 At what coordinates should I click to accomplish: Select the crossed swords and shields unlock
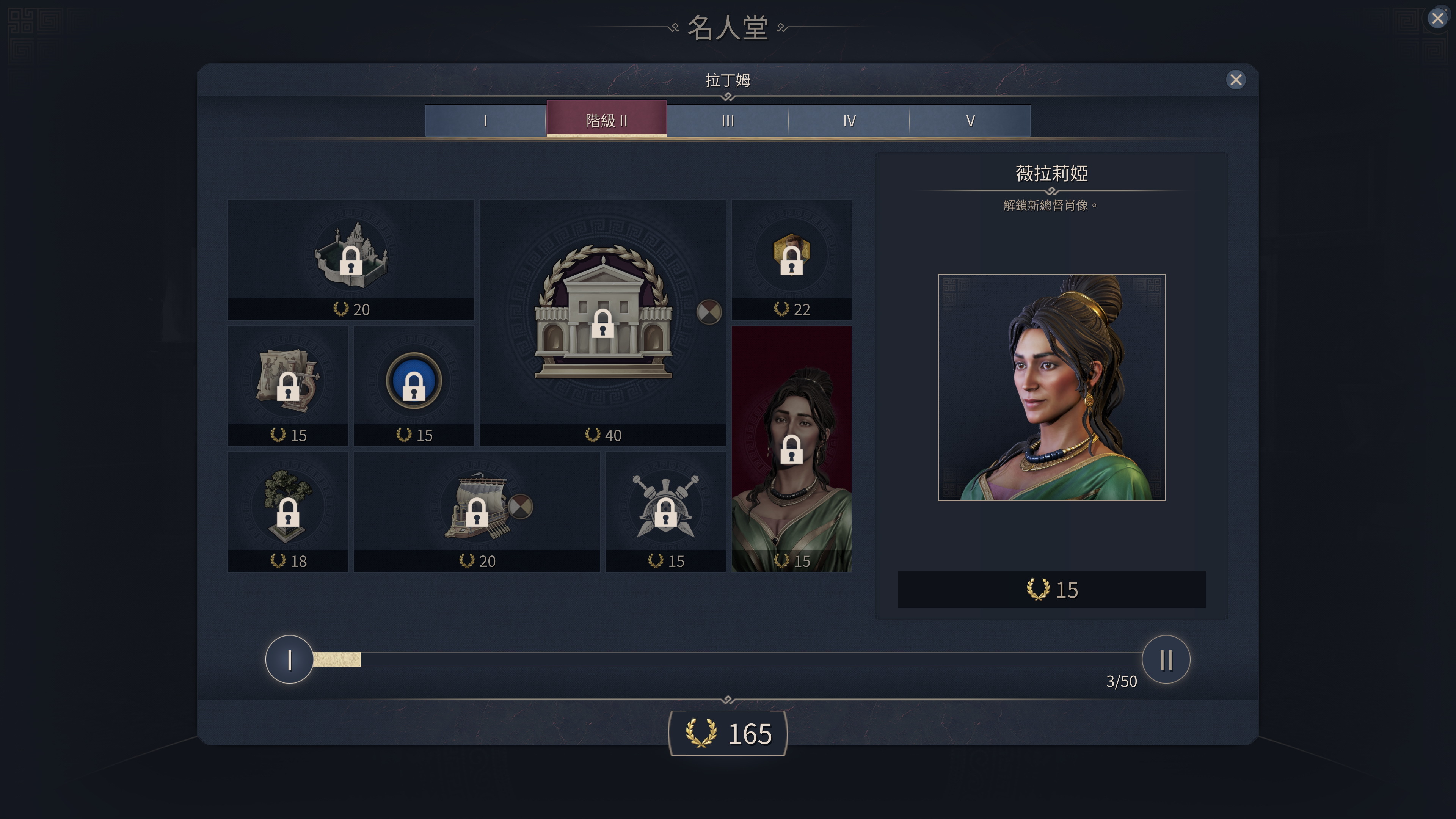[x=665, y=511]
